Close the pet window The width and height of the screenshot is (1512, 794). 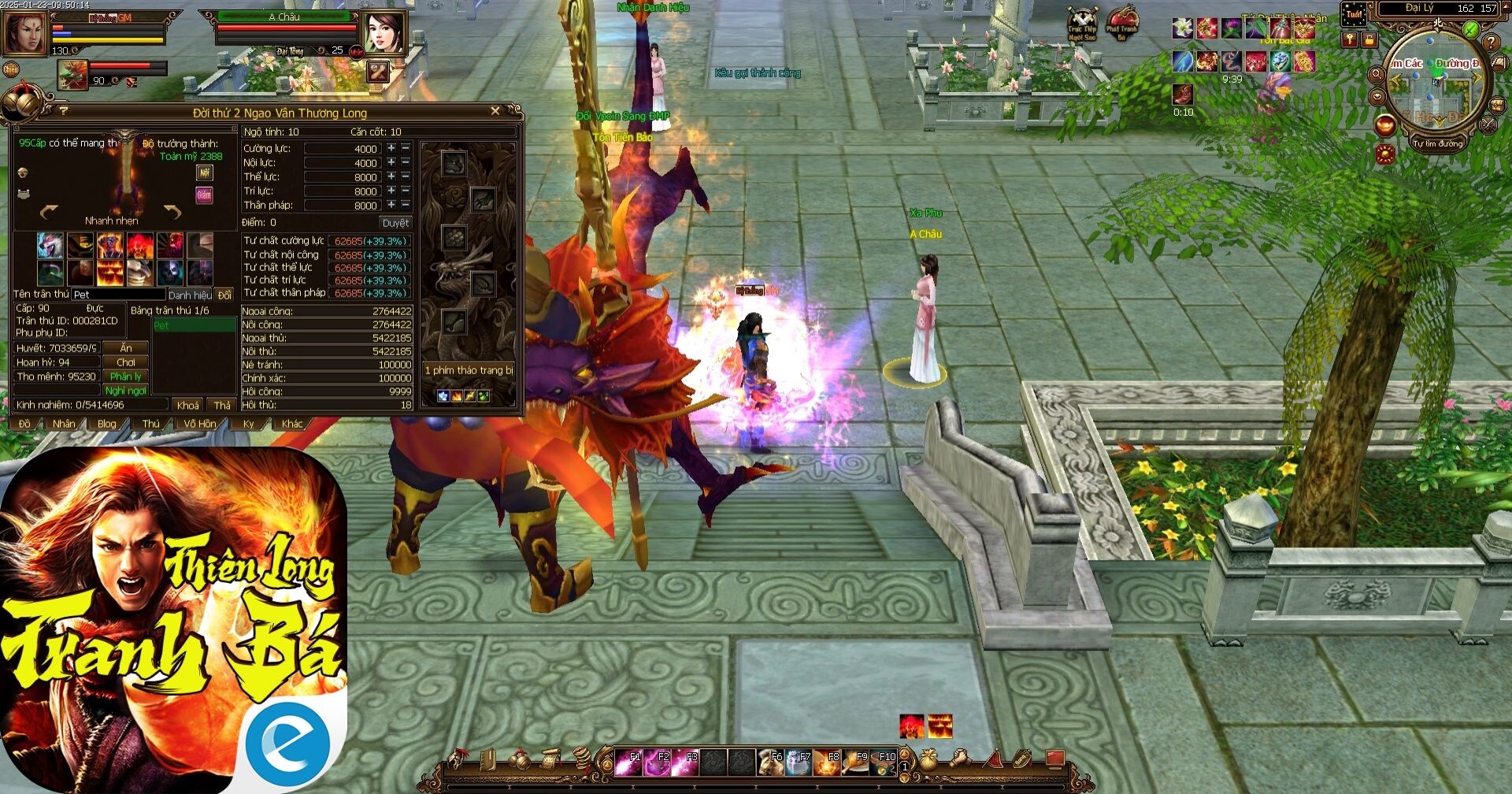495,111
